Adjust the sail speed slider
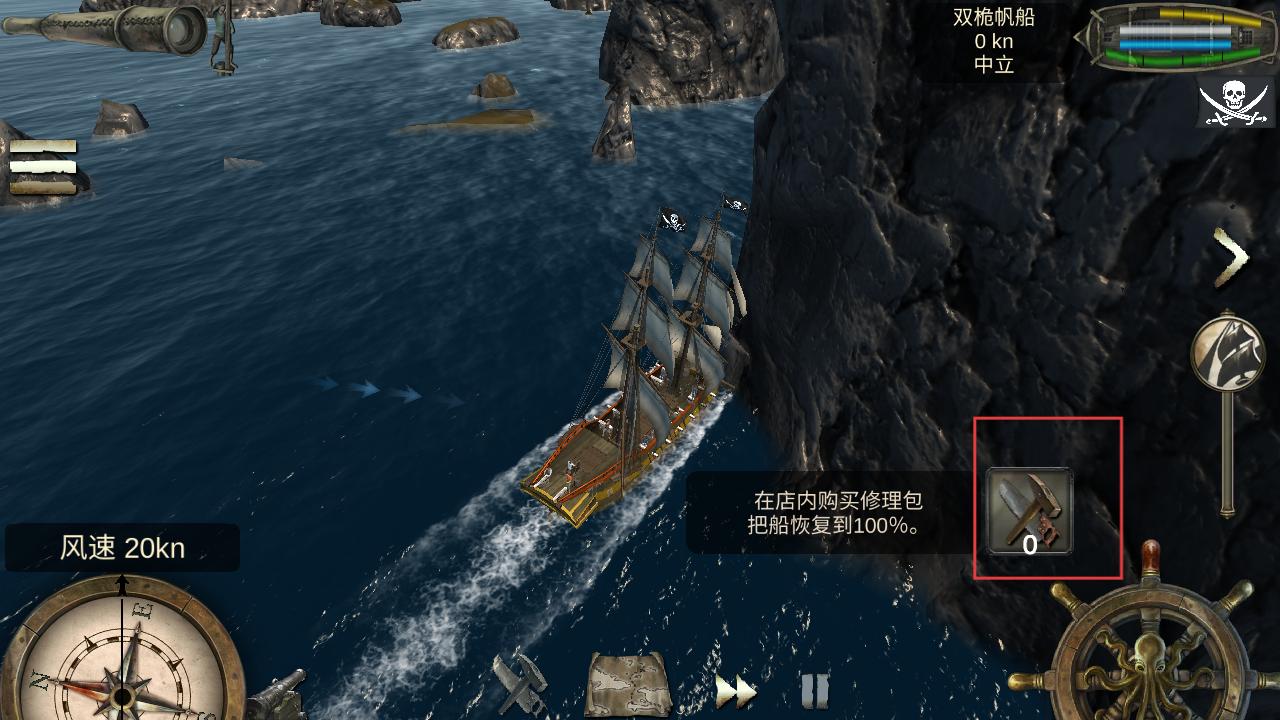Screen dimensions: 1280x720 pos(1228,355)
